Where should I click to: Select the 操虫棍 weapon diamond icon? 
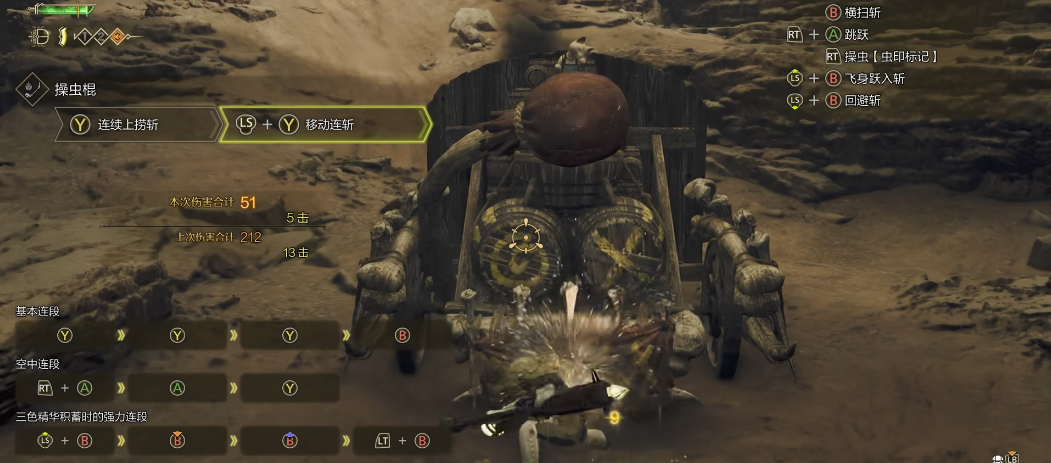click(x=33, y=88)
